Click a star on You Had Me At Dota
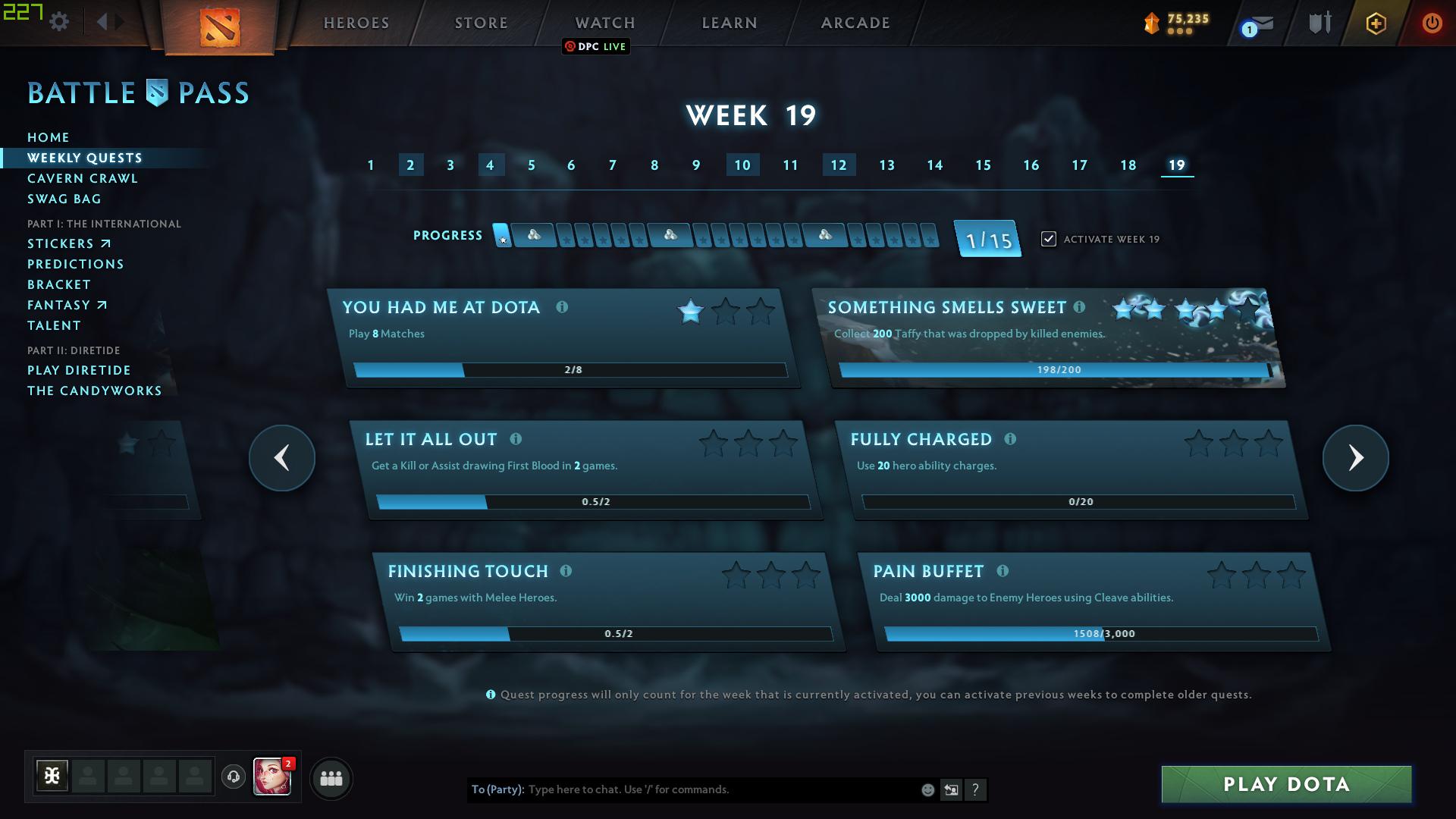Viewport: 1456px width, 819px height. [x=689, y=311]
